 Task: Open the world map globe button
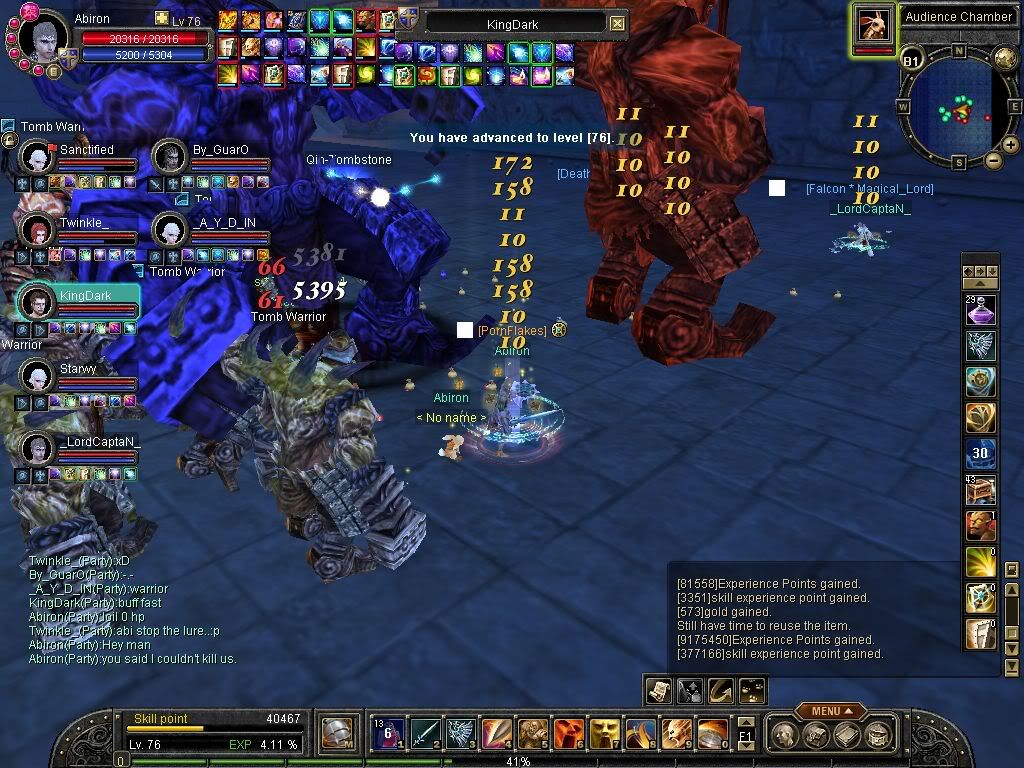click(x=1007, y=58)
